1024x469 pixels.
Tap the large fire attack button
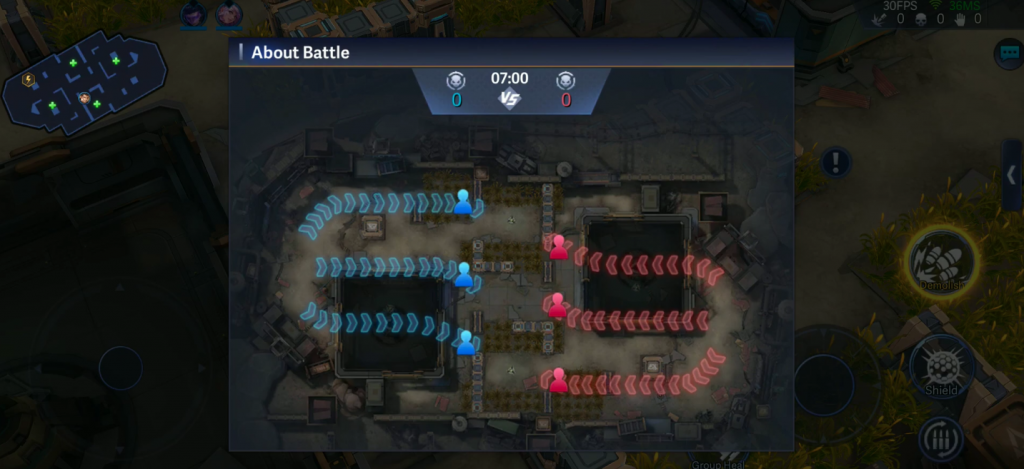coord(824,385)
